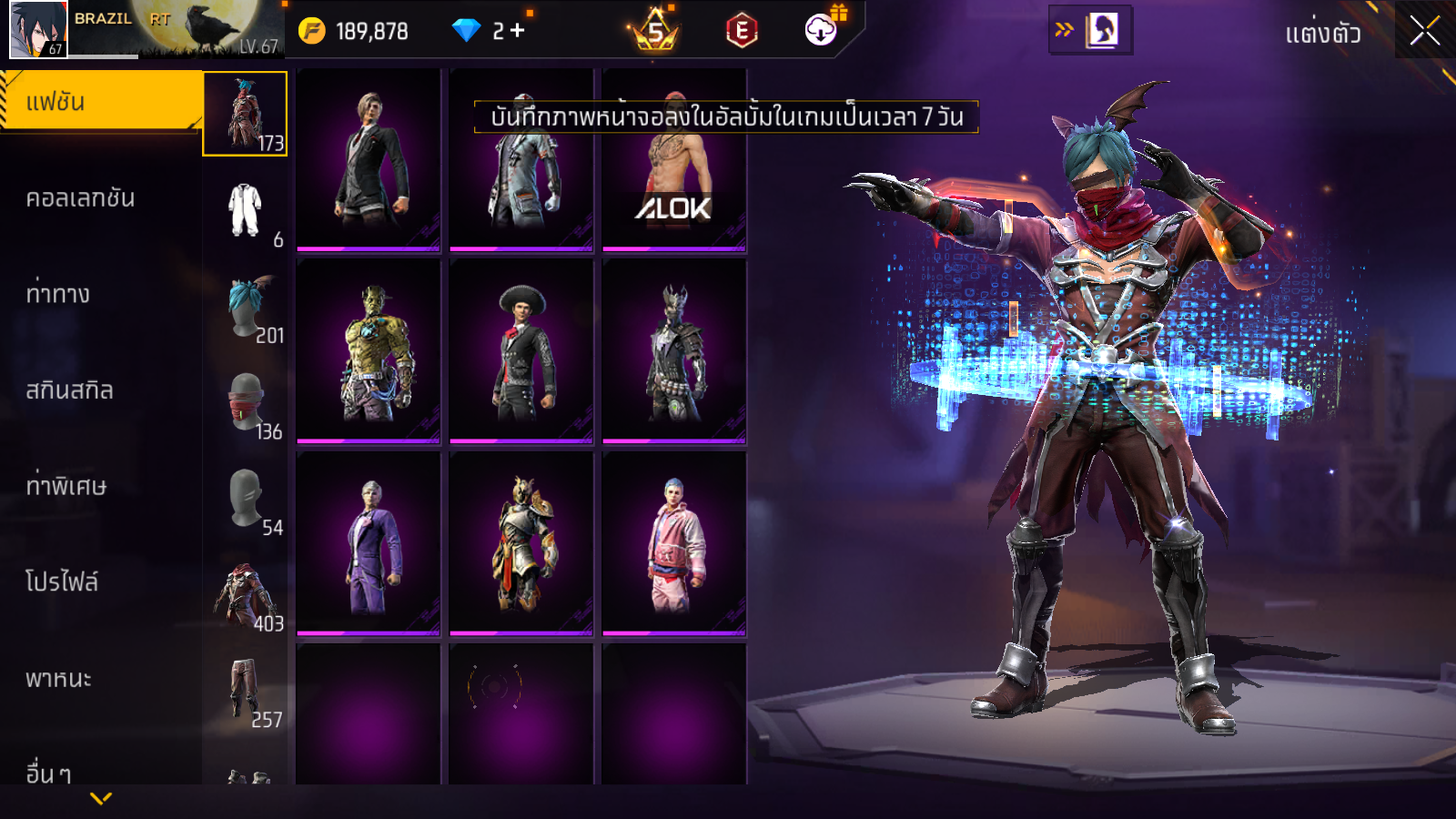Select the แฟชัน fashion tab

pyautogui.click(x=100, y=102)
